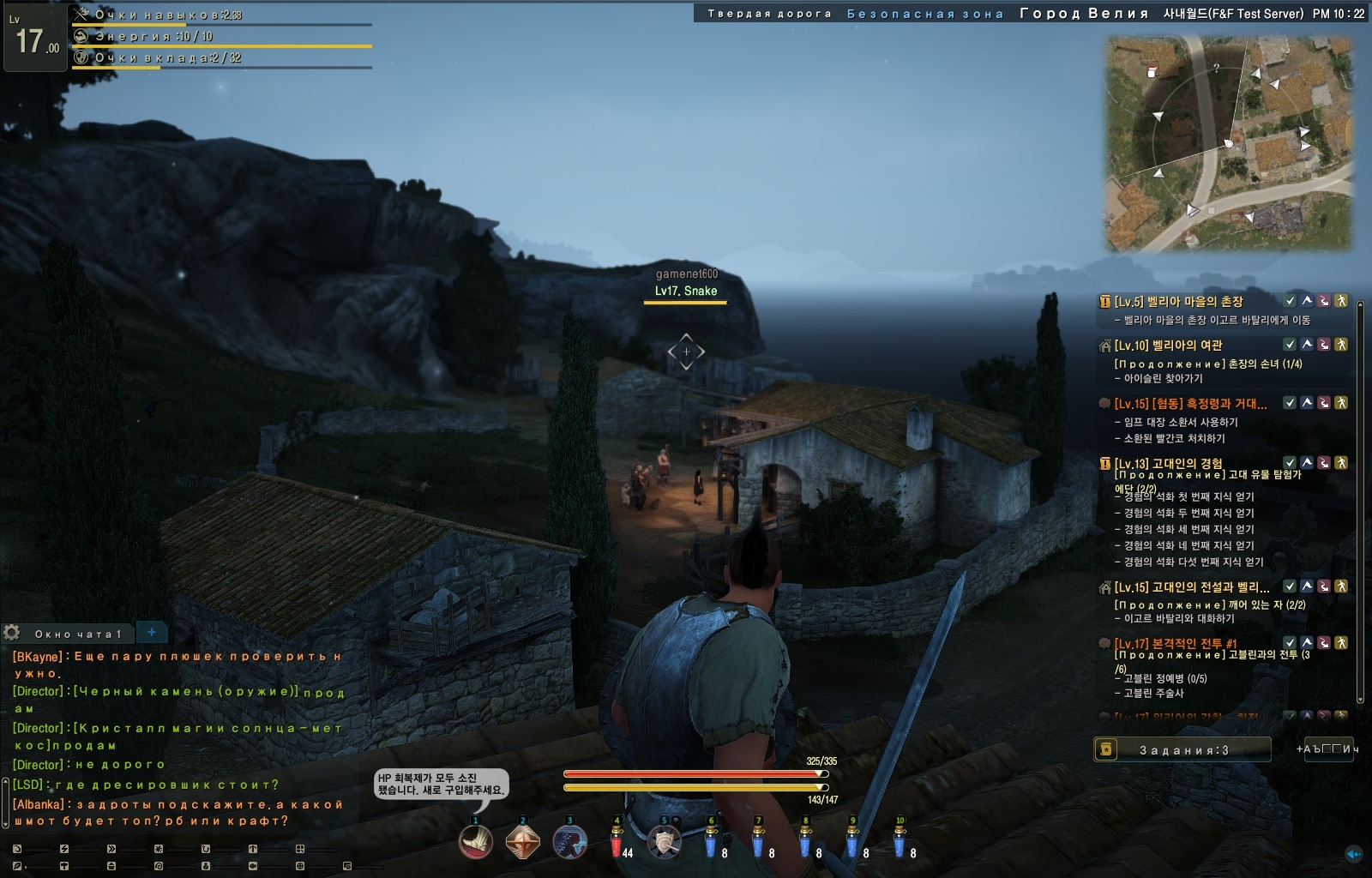Use the blue mana potion in slot 6
This screenshot has width=1372, height=878.
pos(711,844)
